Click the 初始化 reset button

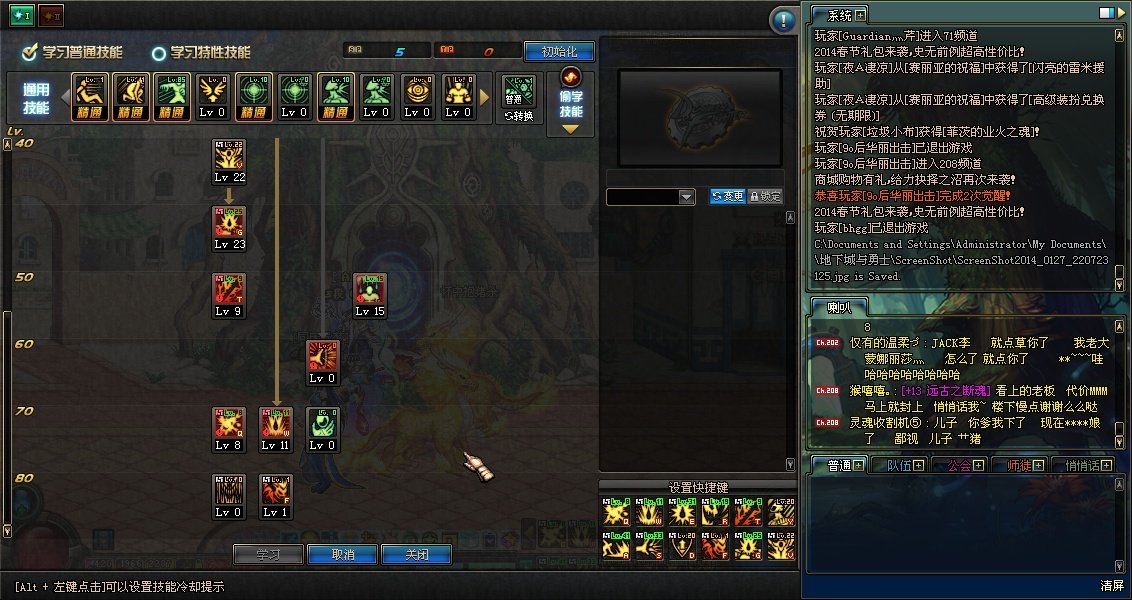(558, 51)
